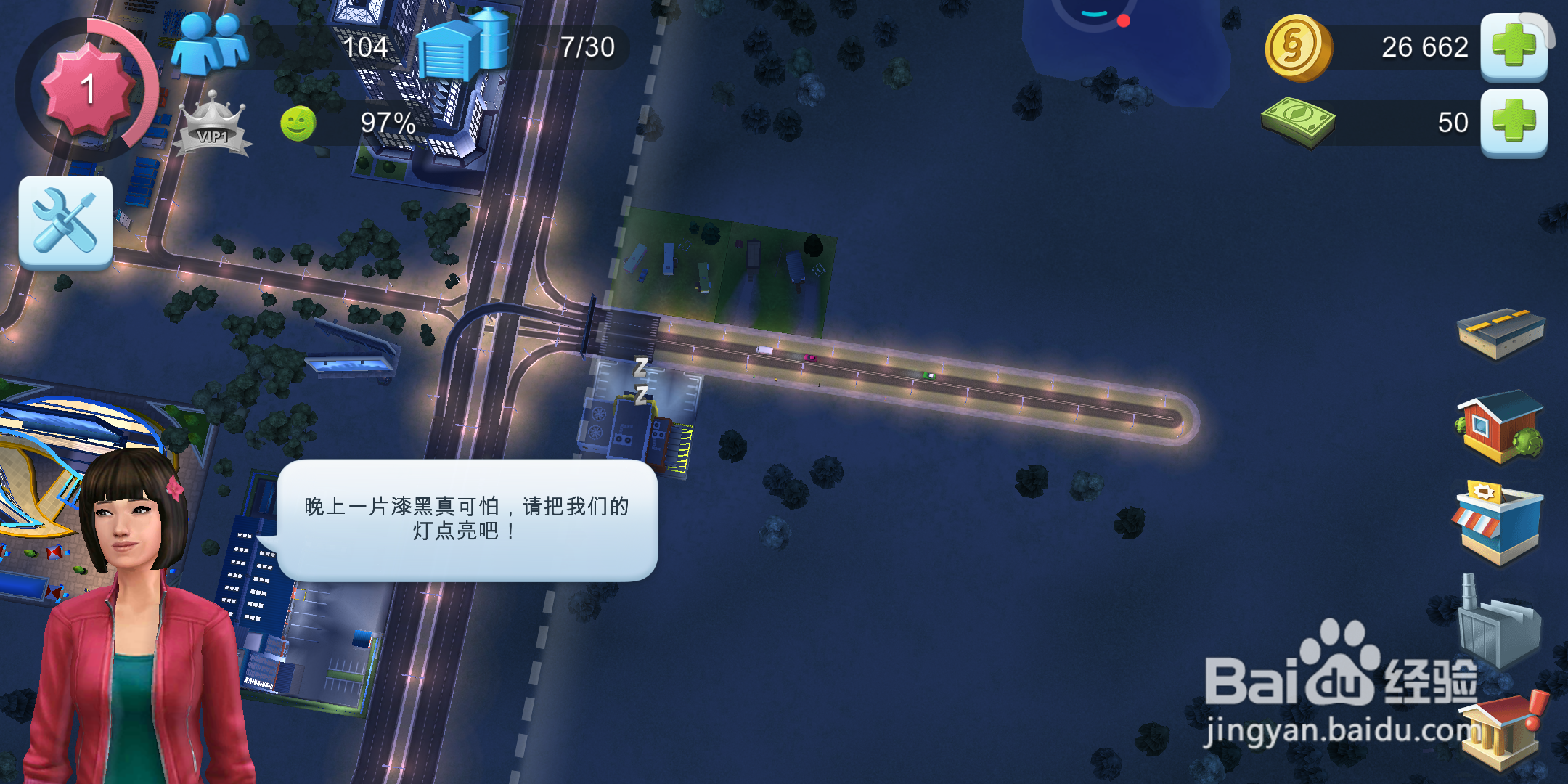Click the green SimCash bill icon
Viewport: 1568px width, 784px height.
click(x=1299, y=123)
